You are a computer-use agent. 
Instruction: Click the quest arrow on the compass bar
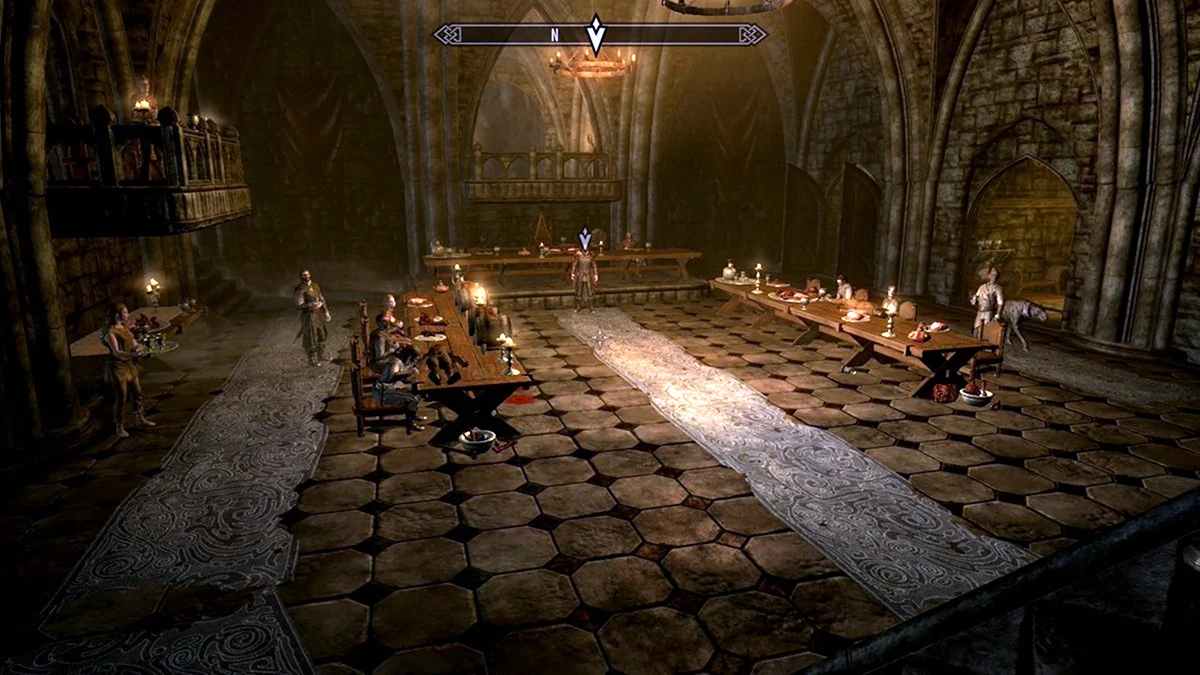point(596,34)
